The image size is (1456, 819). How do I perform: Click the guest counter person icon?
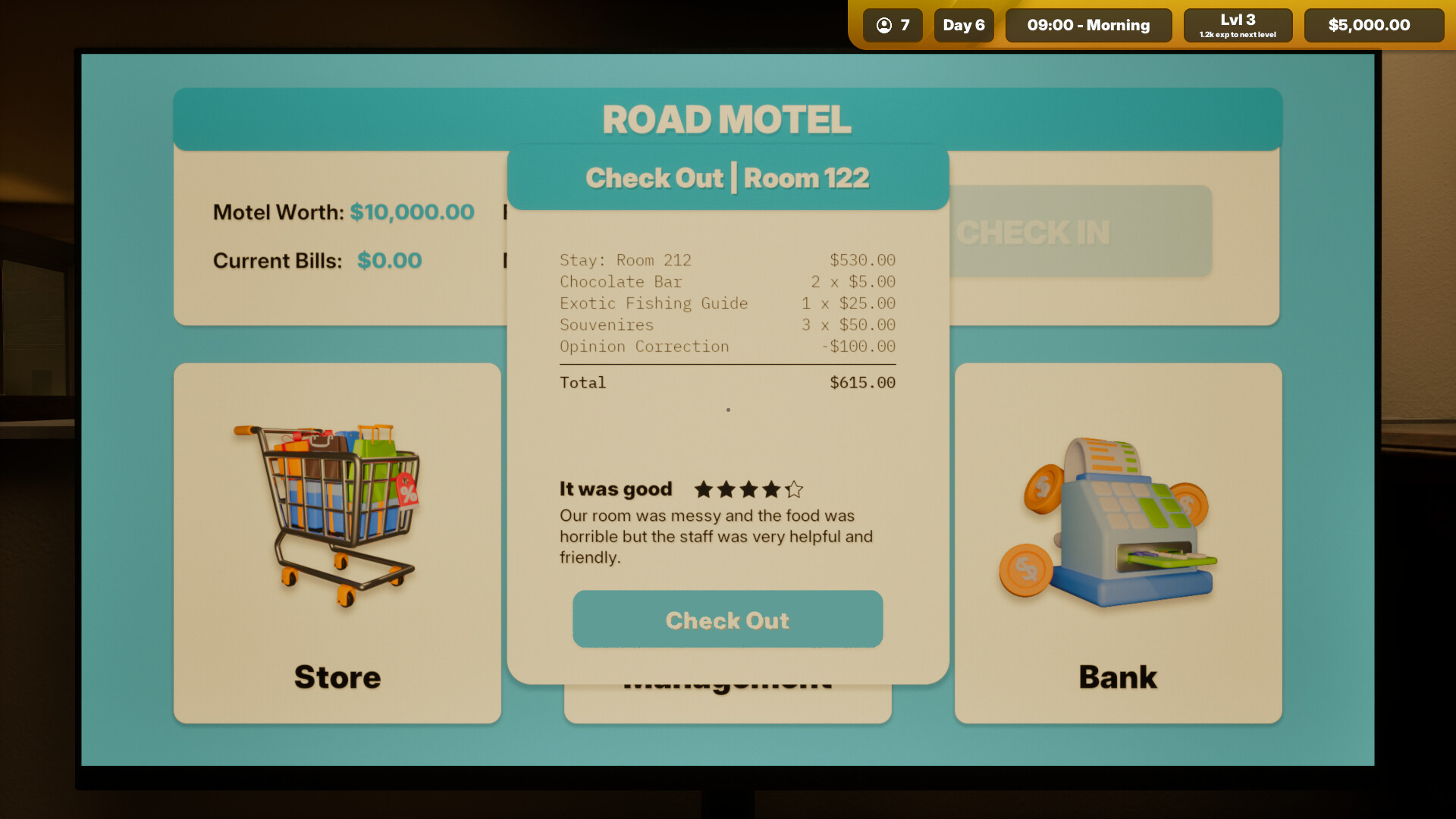click(883, 25)
